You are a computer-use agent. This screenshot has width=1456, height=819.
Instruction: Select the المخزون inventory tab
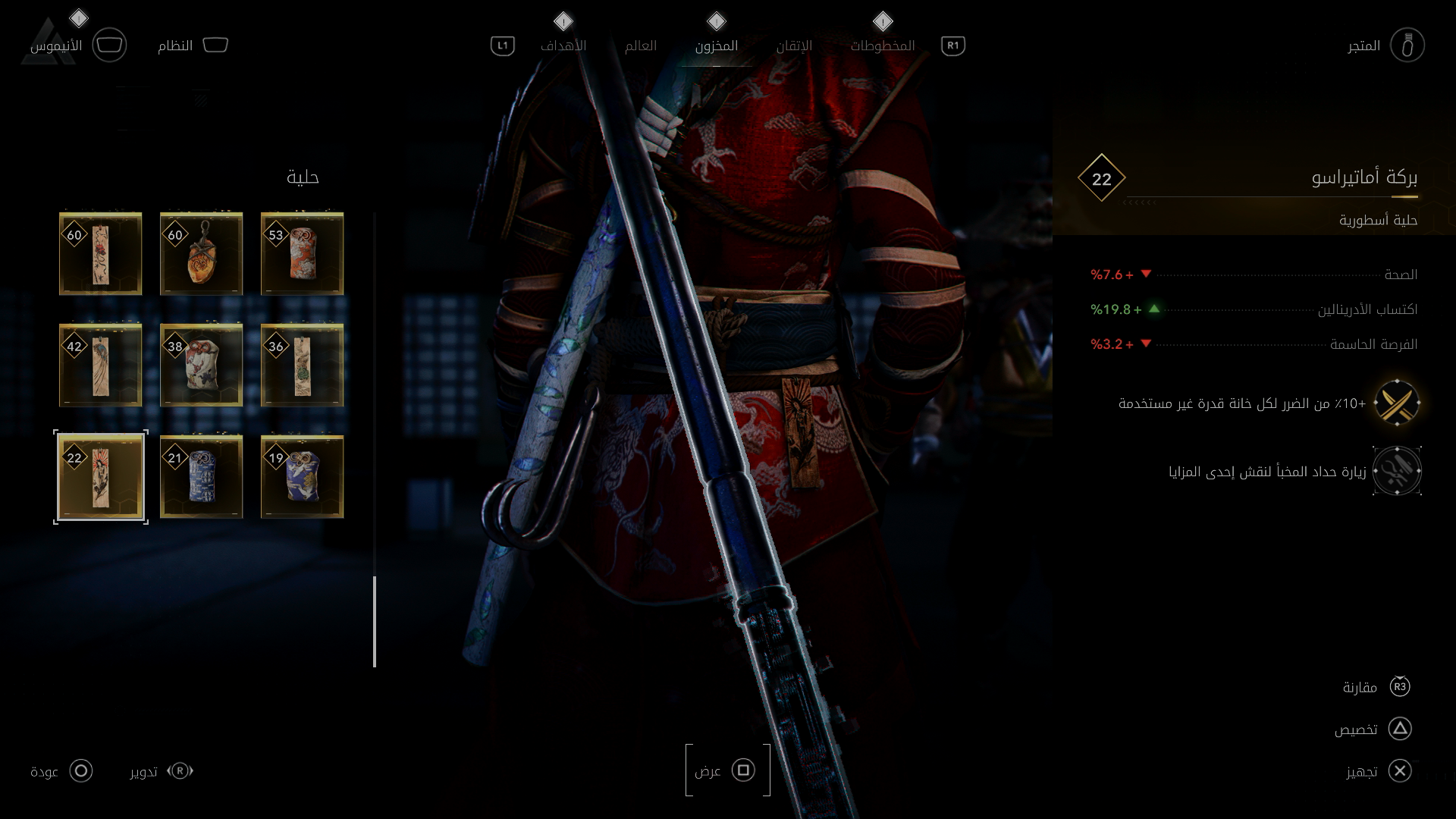716,45
